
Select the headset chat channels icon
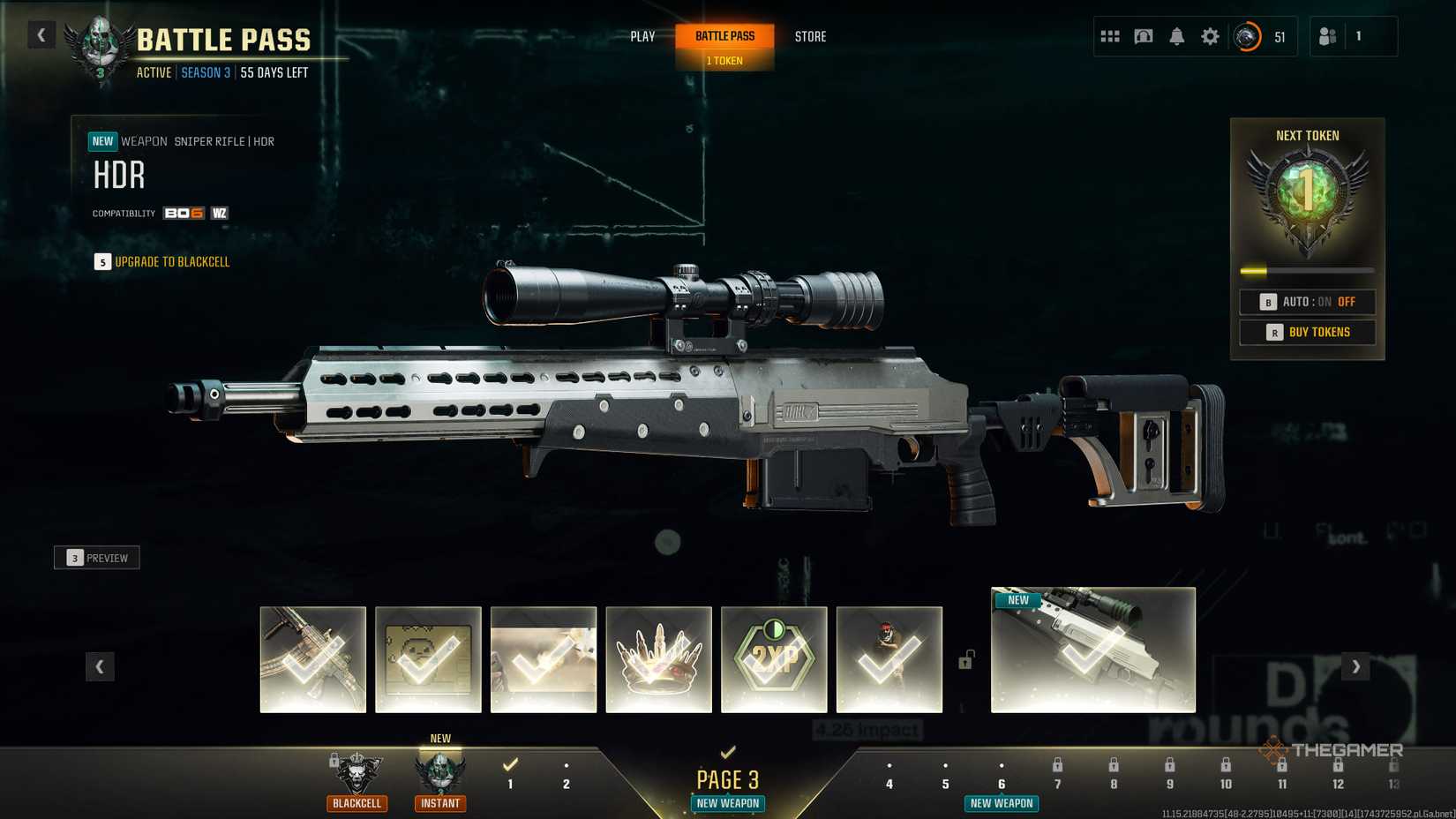point(1143,36)
